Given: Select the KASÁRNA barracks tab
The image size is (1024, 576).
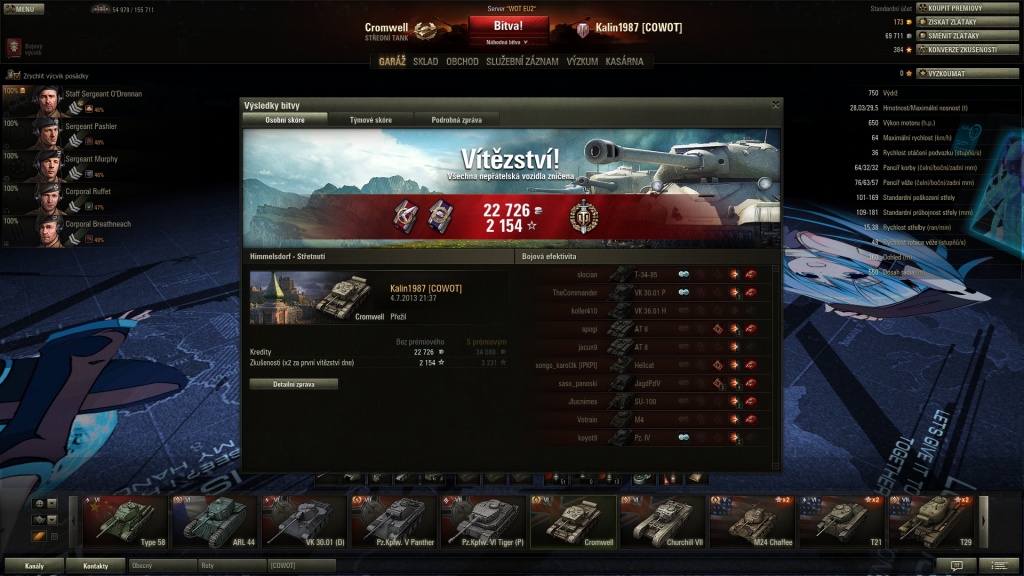Looking at the screenshot, I should 625,61.
